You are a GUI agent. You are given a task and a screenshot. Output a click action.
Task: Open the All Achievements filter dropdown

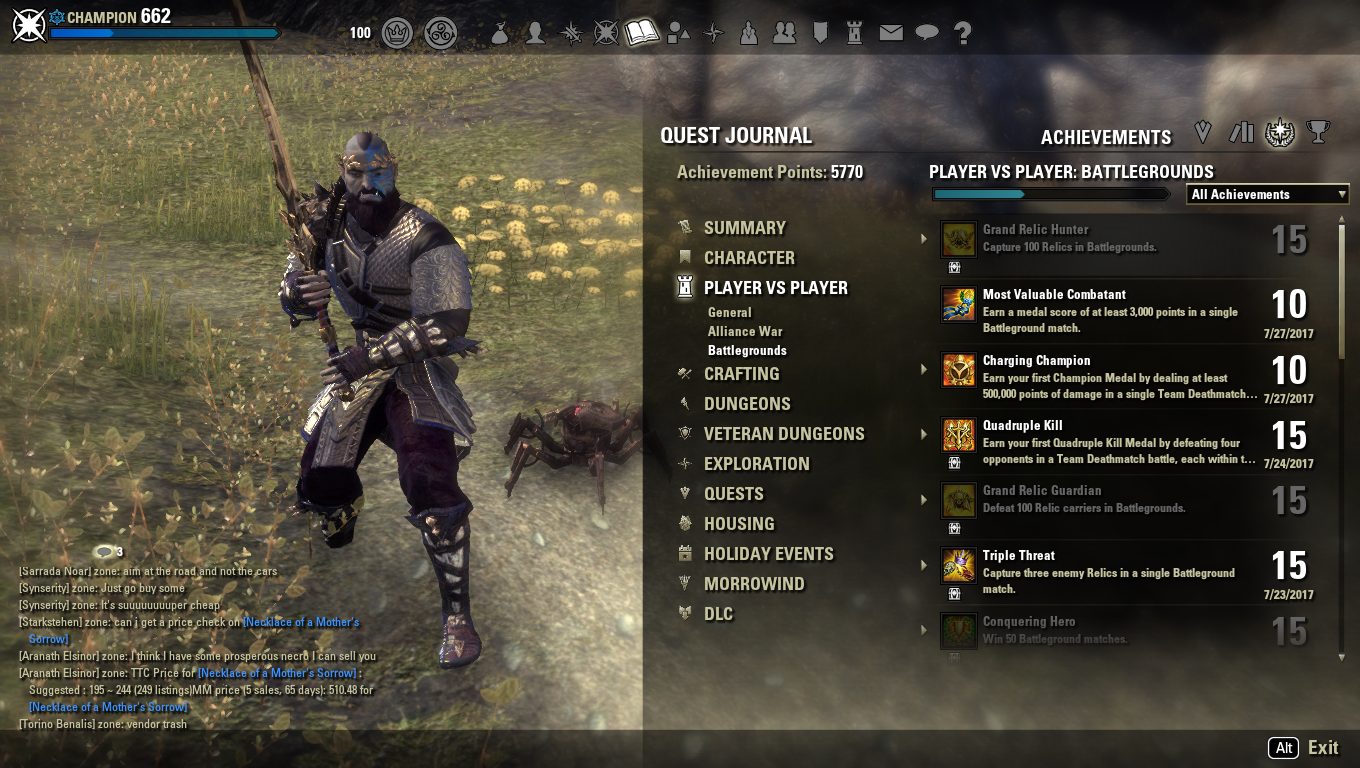click(x=1268, y=195)
